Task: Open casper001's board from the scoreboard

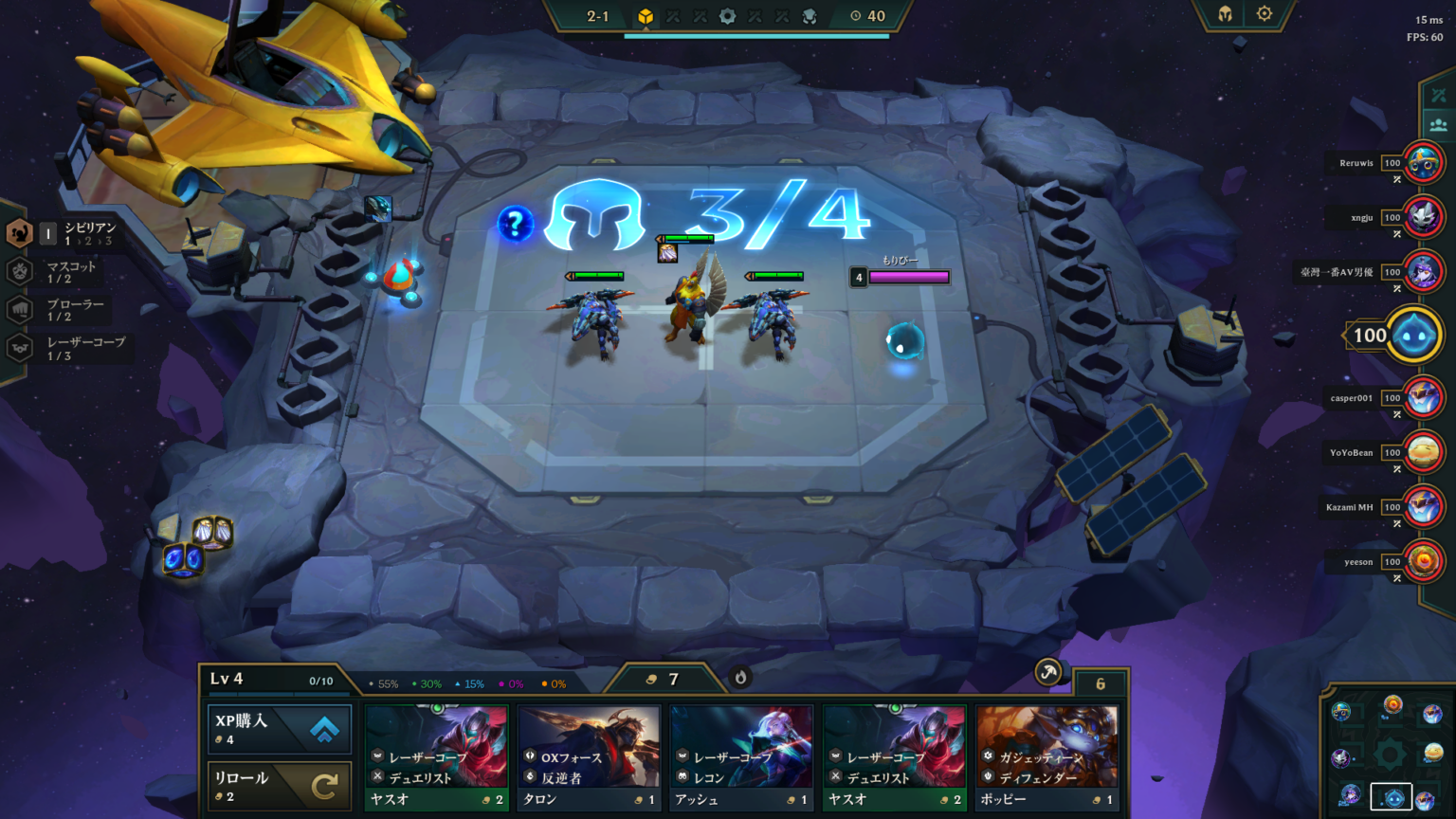Action: pos(1423,398)
